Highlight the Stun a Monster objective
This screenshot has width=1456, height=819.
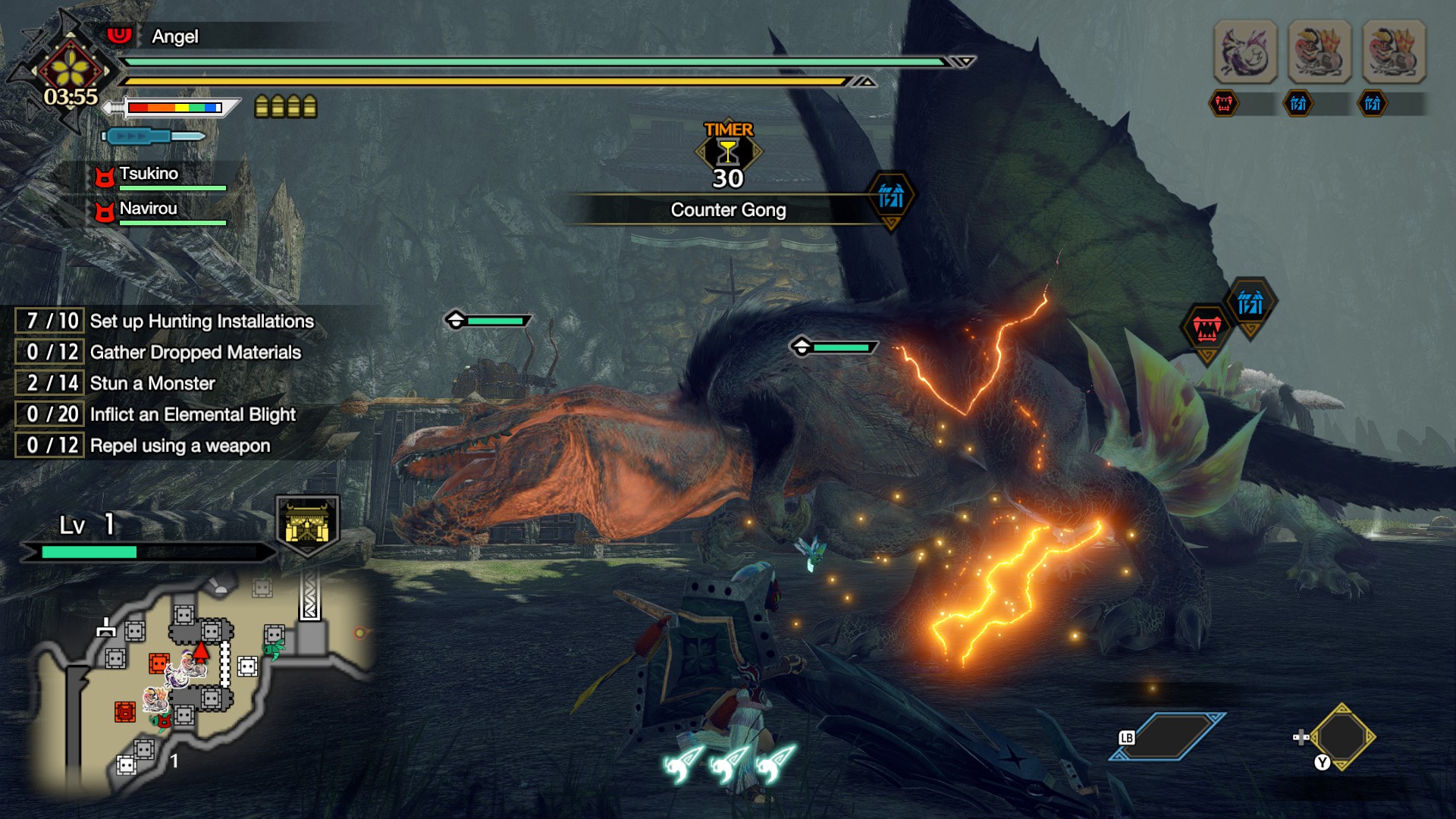pos(152,383)
